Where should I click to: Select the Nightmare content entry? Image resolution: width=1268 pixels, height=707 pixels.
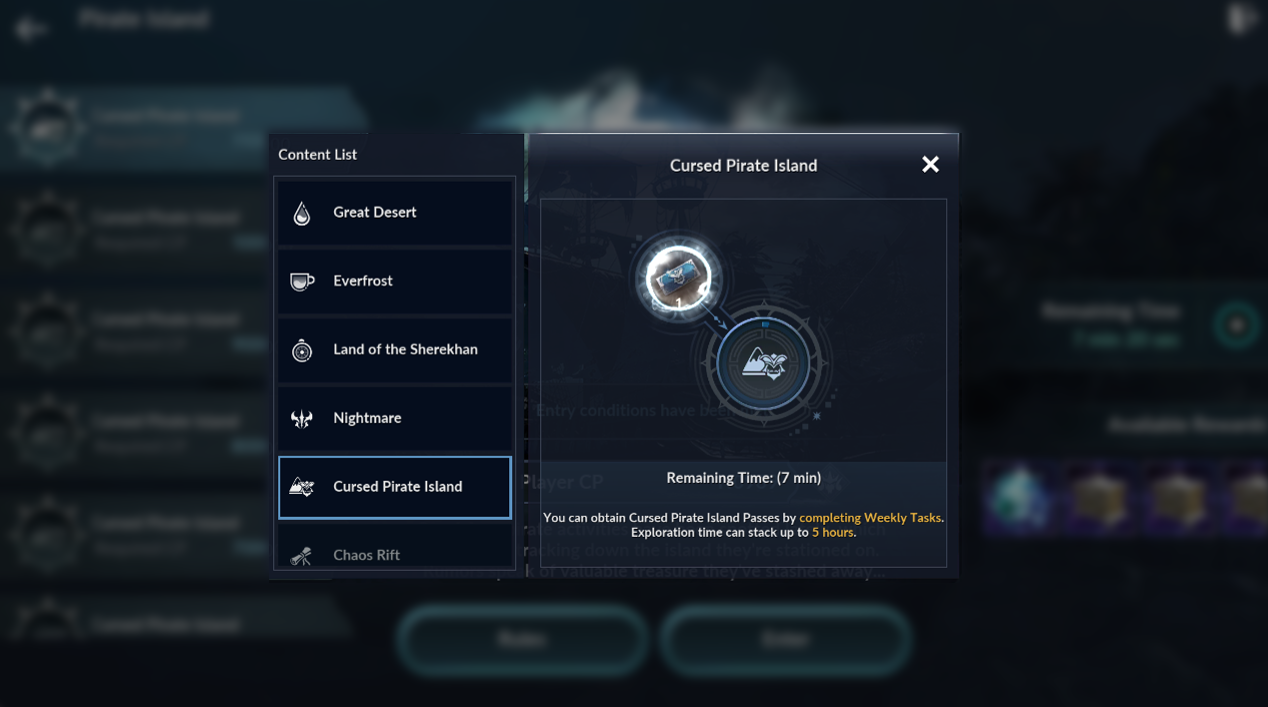tap(395, 418)
